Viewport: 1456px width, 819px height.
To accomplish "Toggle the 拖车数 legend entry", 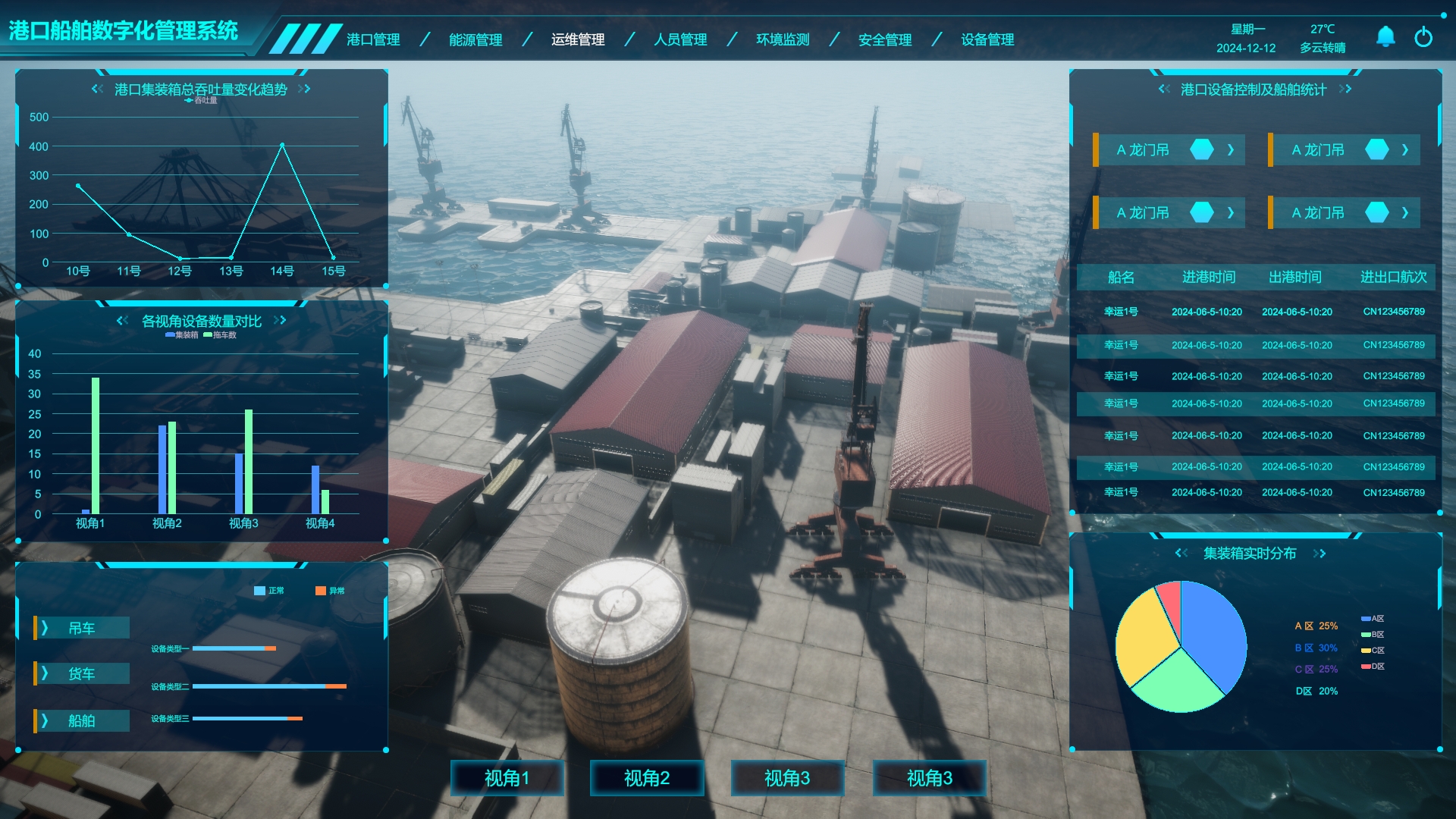I will coord(220,335).
